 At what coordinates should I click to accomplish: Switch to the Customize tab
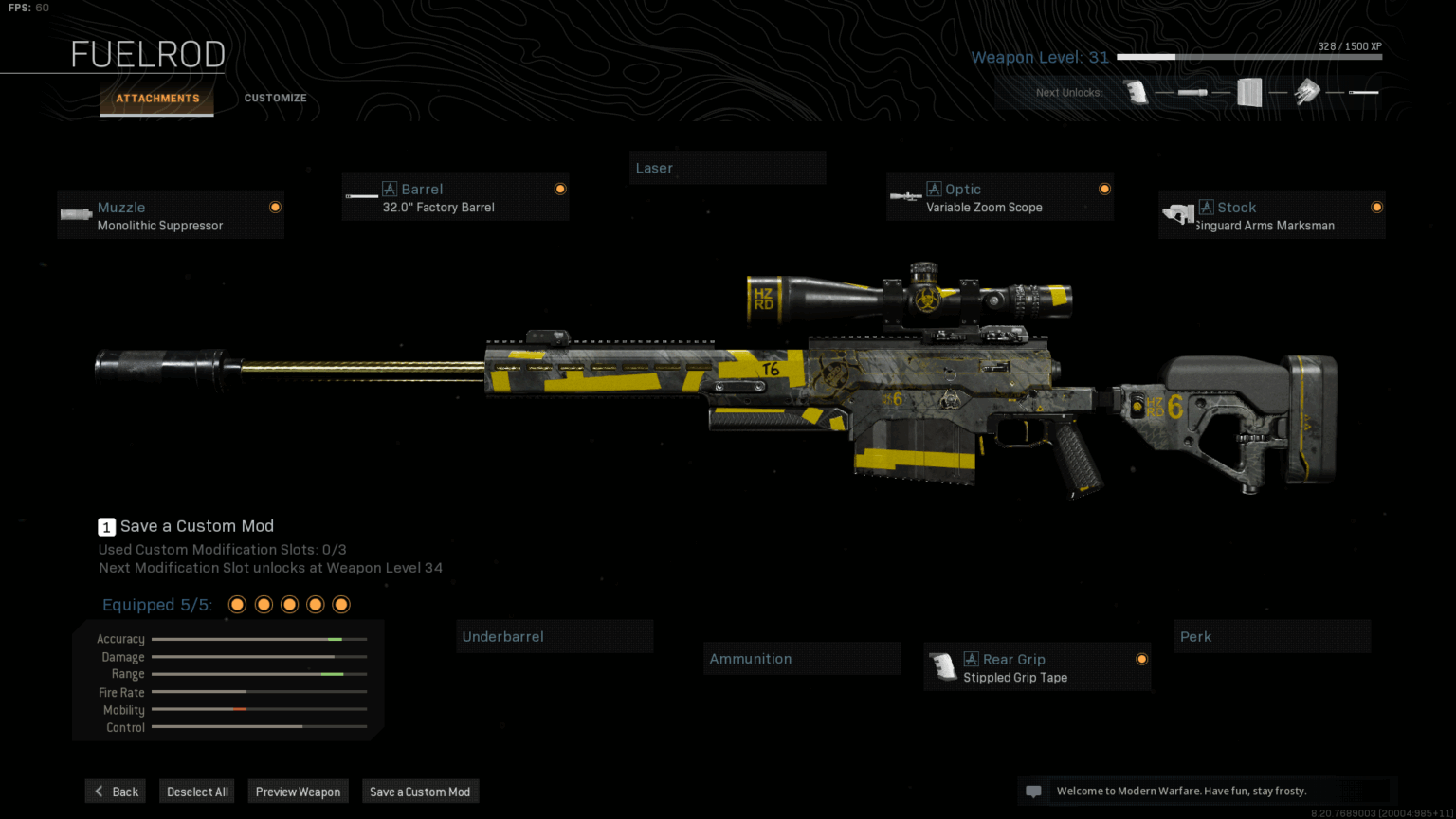click(x=275, y=98)
